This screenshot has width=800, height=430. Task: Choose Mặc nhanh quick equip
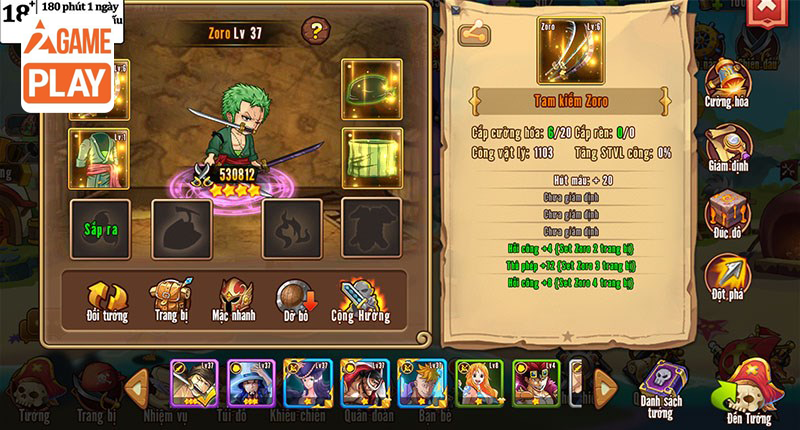point(236,300)
